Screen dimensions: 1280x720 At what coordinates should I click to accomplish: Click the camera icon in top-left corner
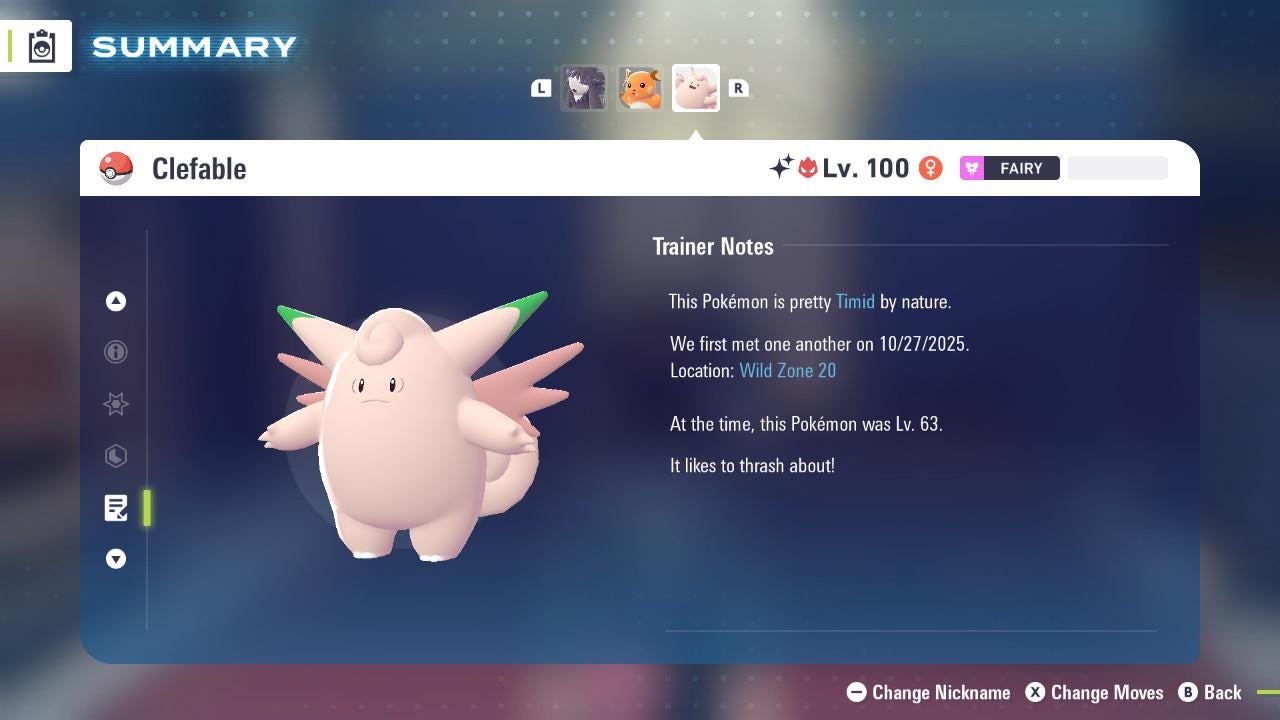pos(40,44)
